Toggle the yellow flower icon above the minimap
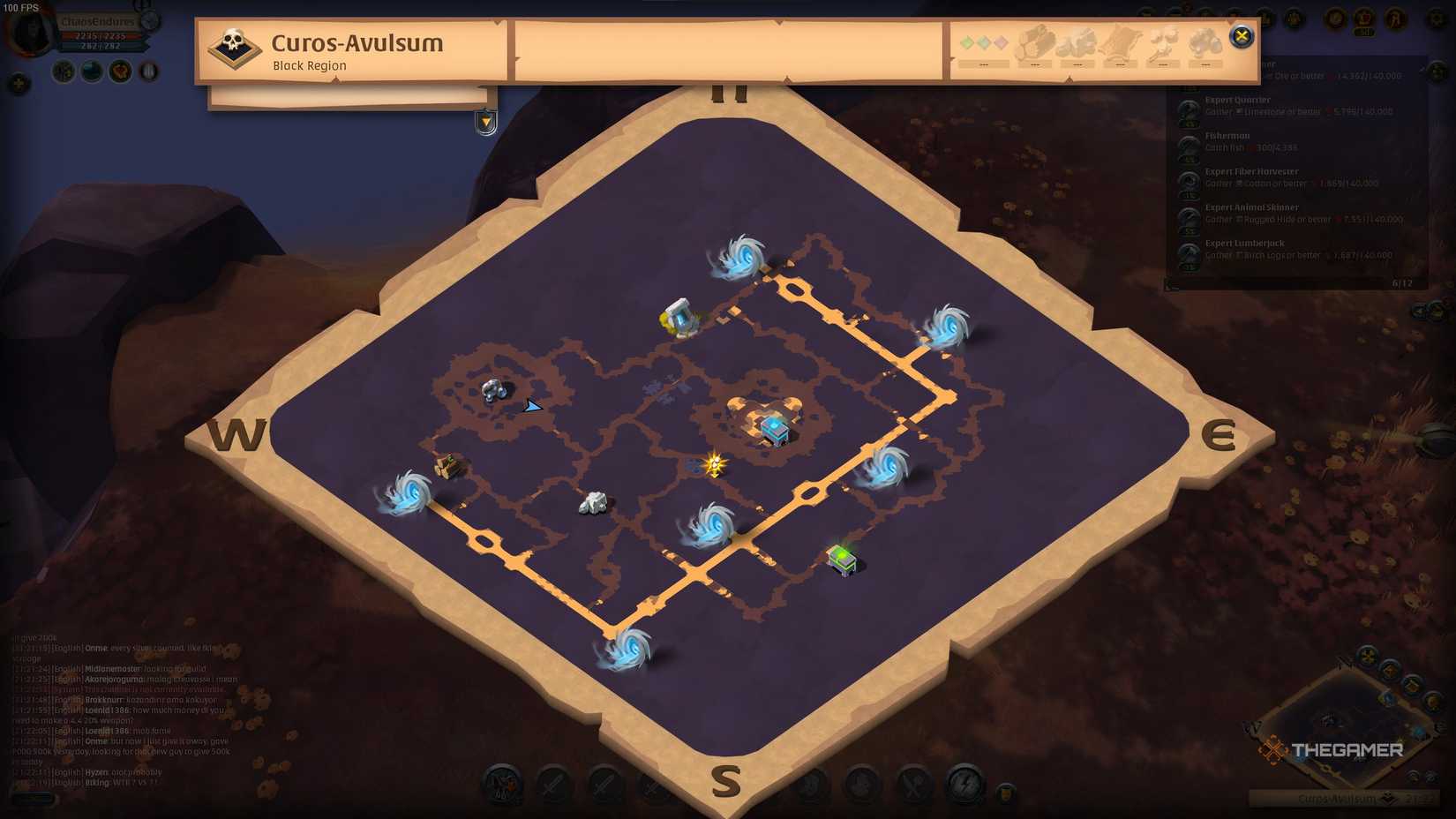This screenshot has width=1456, height=819. (1368, 656)
